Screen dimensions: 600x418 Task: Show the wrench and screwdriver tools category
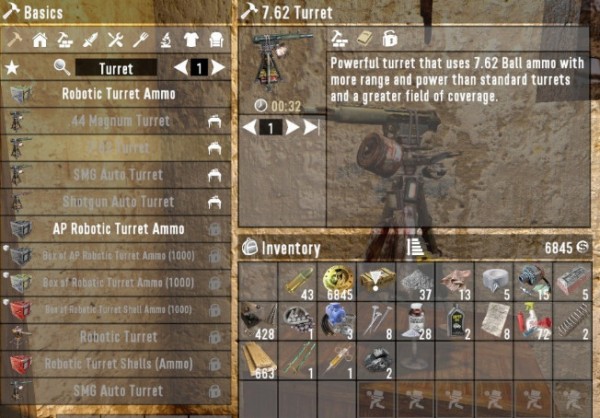point(115,40)
